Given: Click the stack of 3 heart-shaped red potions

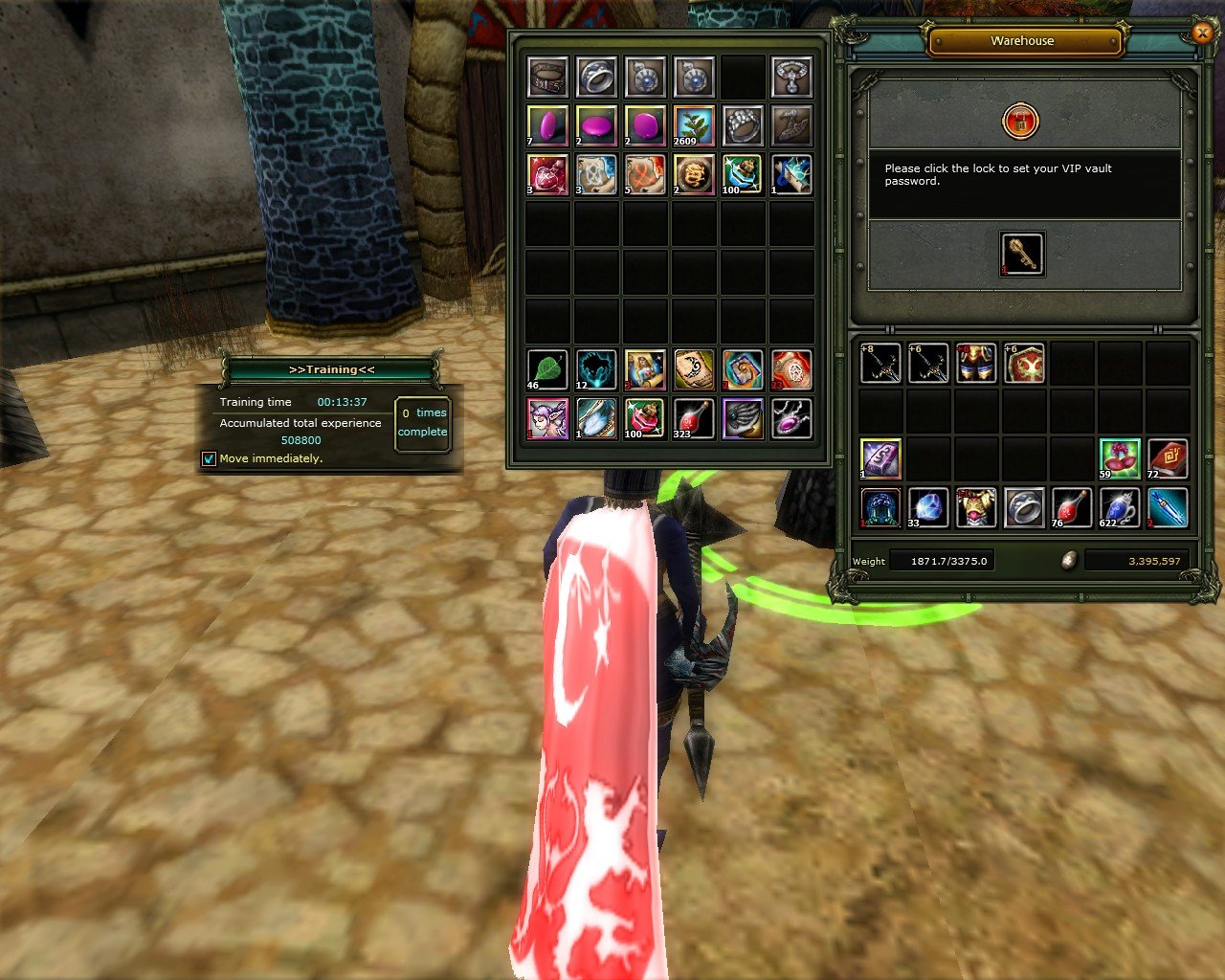Looking at the screenshot, I should (x=546, y=174).
